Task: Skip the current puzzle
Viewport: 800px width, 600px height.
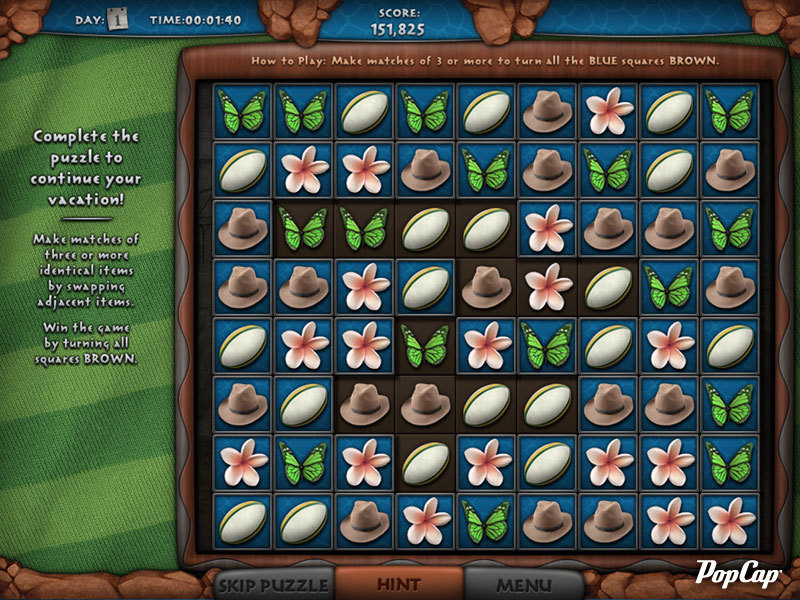Action: pyautogui.click(x=273, y=583)
